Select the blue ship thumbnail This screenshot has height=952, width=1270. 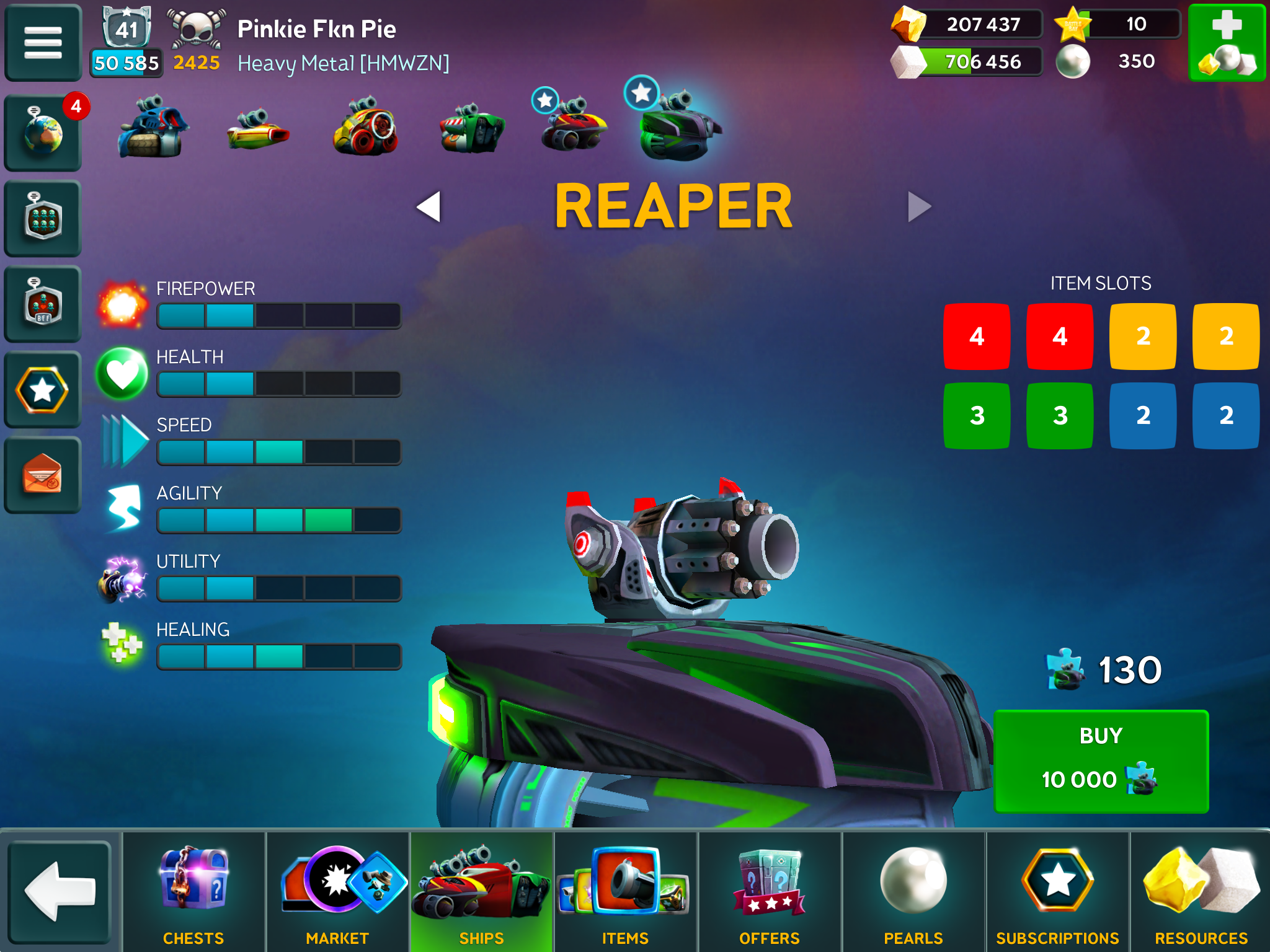(x=151, y=127)
